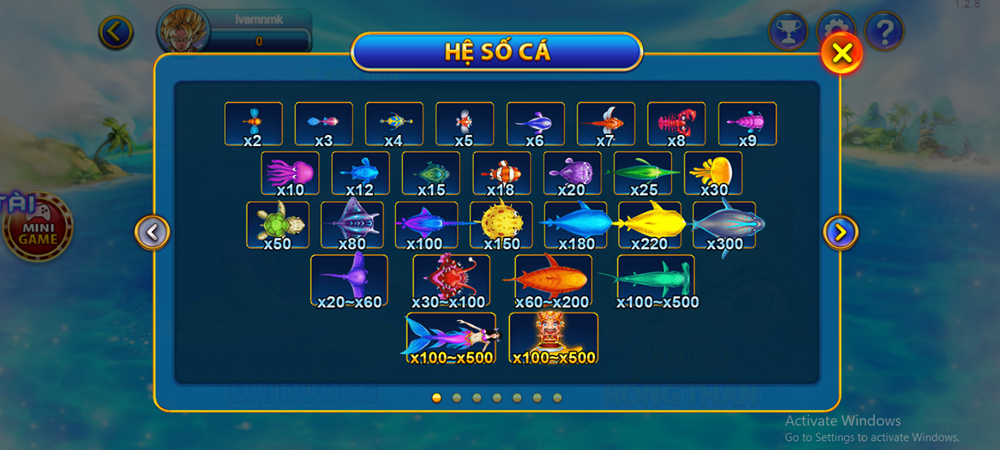Go to the next fish multiplier page

[840, 233]
